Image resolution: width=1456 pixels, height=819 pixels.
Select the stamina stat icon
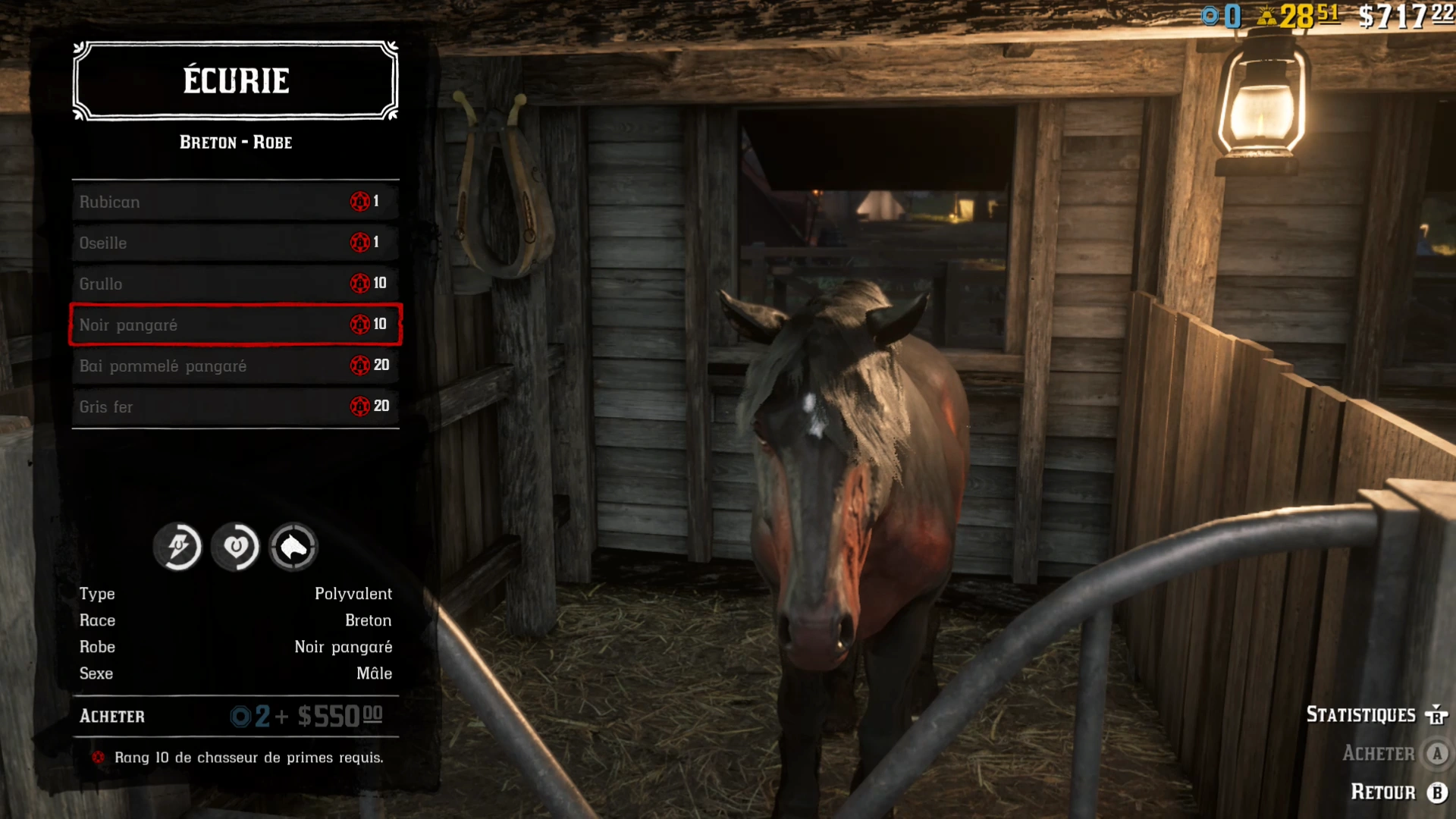point(177,547)
